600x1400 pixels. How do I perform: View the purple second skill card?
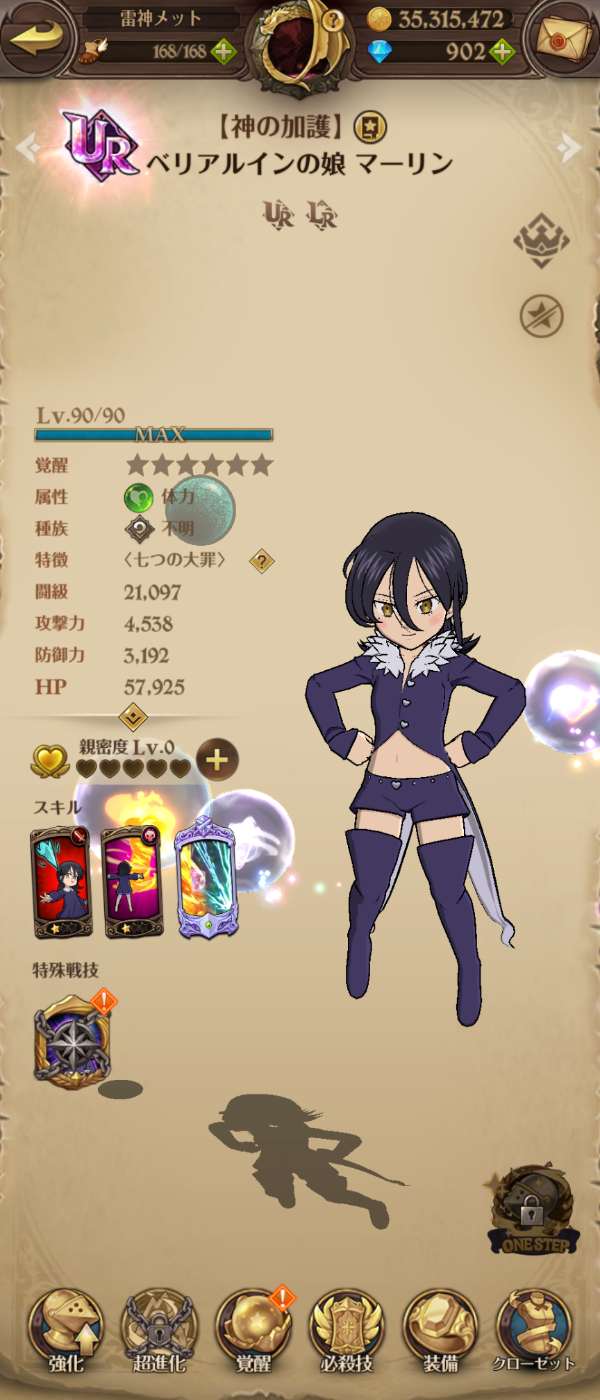[131, 883]
